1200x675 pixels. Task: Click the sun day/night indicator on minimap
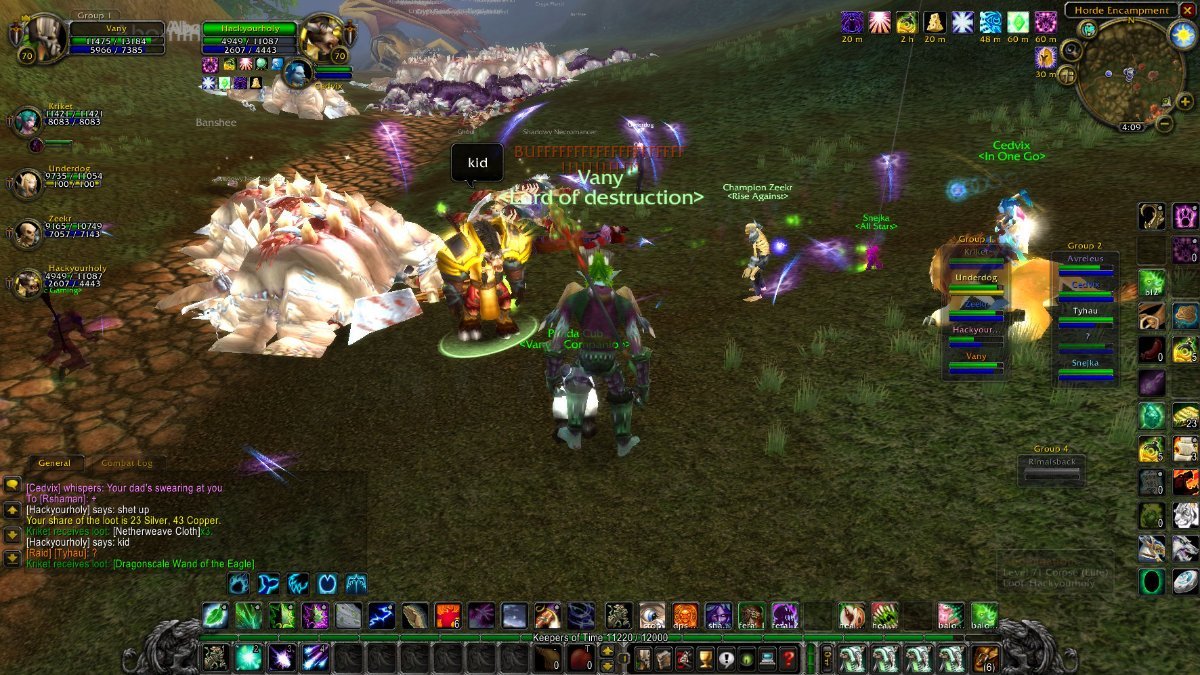click(1180, 35)
